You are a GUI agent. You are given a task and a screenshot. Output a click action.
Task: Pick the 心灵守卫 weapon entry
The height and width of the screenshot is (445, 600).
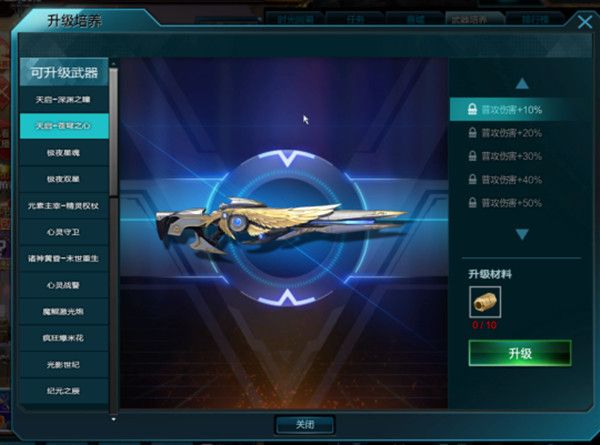pyautogui.click(x=64, y=232)
